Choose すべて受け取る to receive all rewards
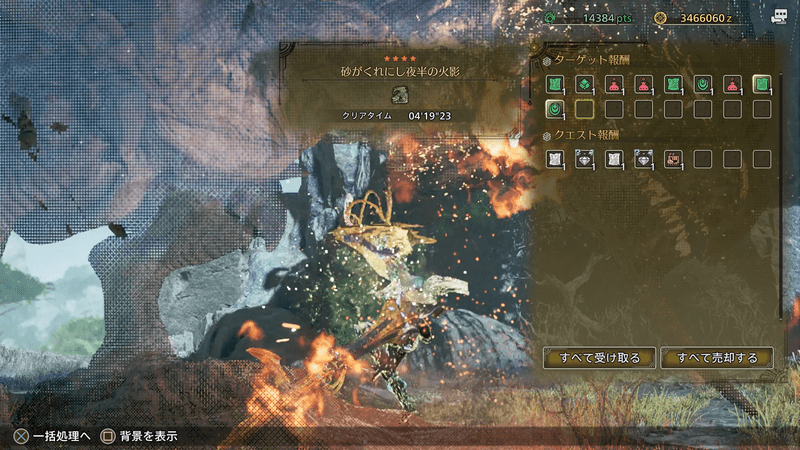800x450 pixels. point(599,357)
